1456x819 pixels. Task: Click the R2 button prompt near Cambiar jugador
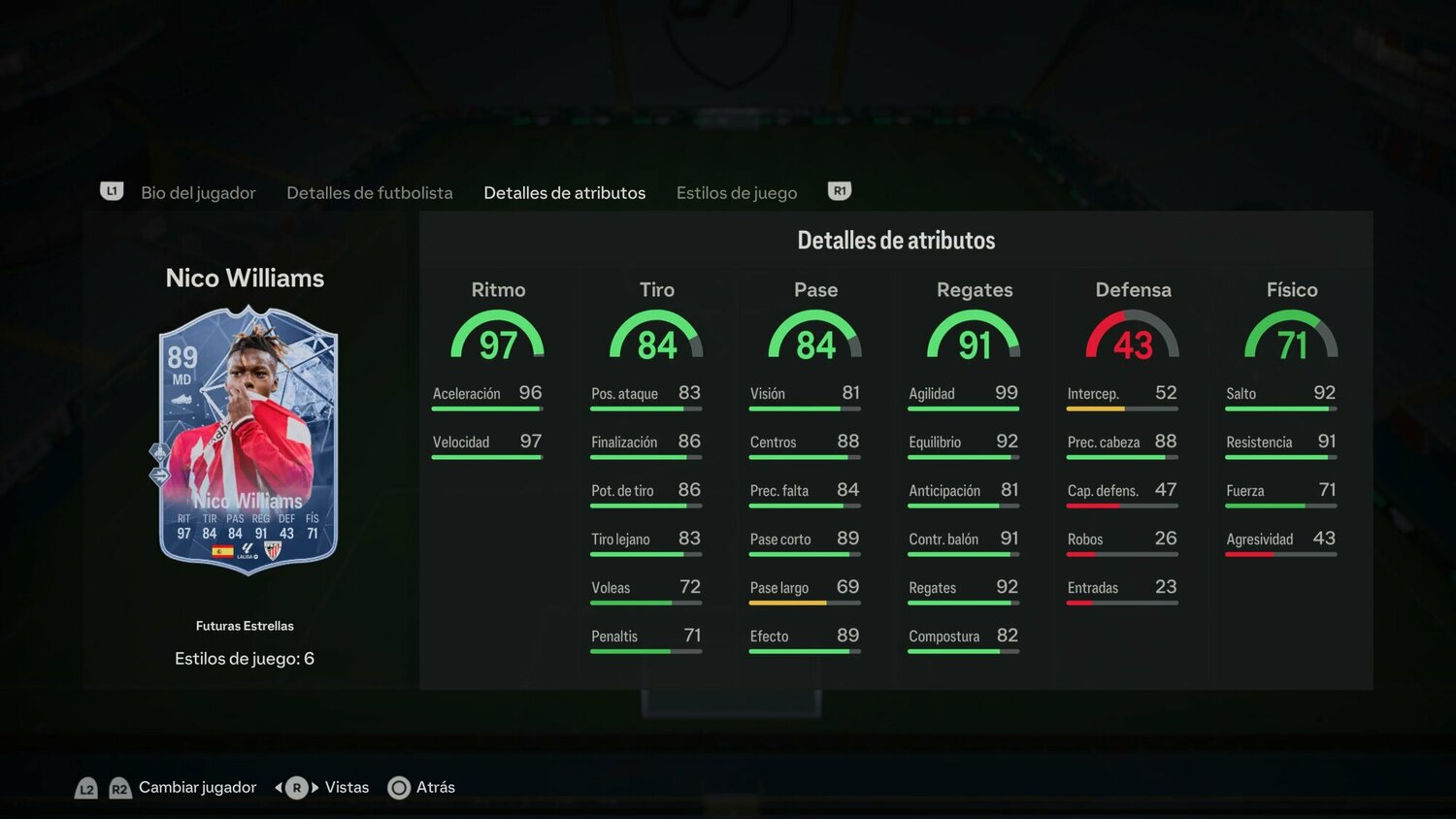[119, 788]
